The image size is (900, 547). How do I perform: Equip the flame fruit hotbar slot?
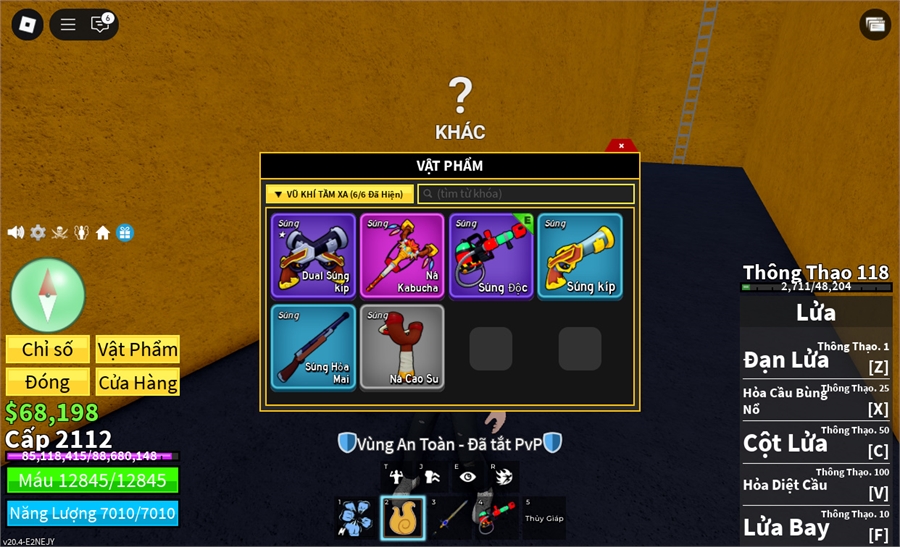(403, 518)
